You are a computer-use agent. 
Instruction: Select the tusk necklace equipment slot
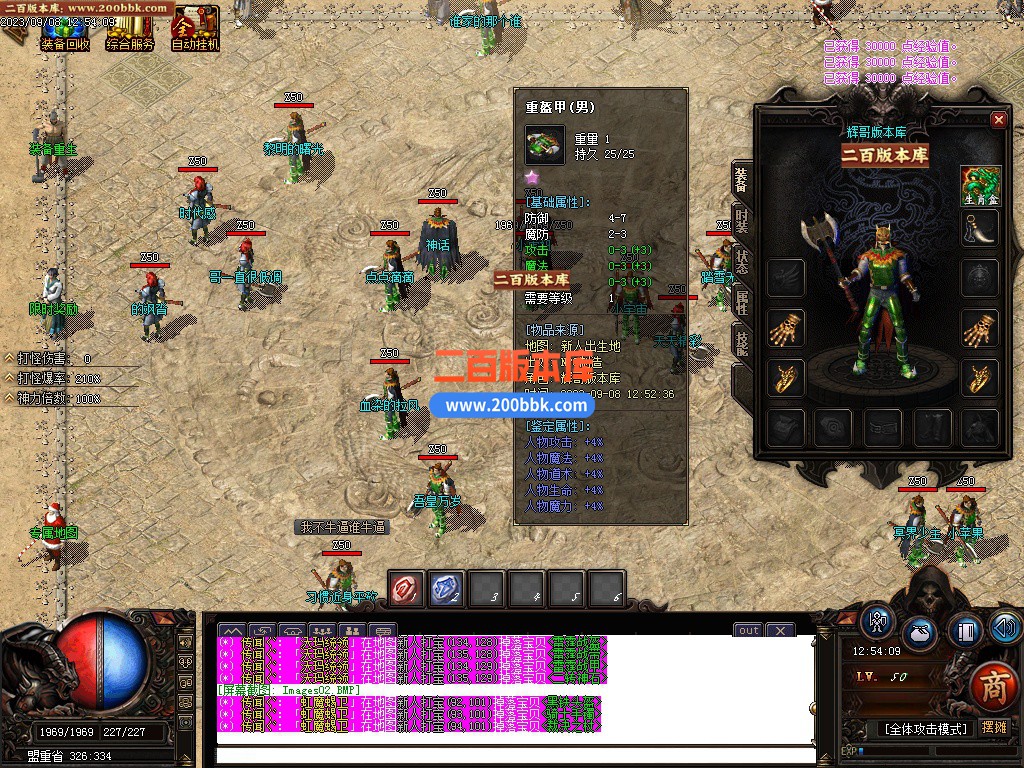981,229
